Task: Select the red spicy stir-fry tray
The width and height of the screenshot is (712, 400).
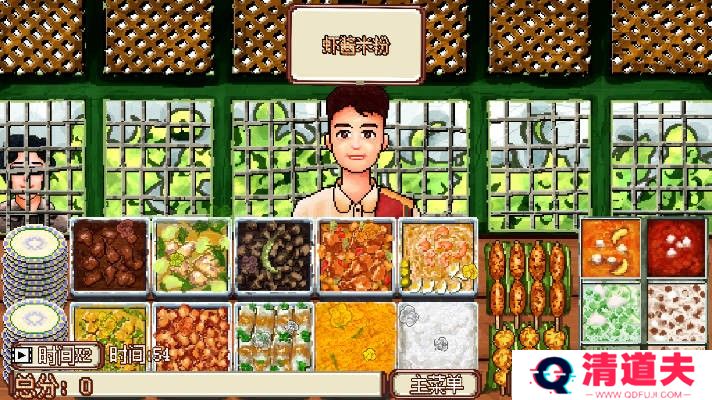Action: coord(355,256)
